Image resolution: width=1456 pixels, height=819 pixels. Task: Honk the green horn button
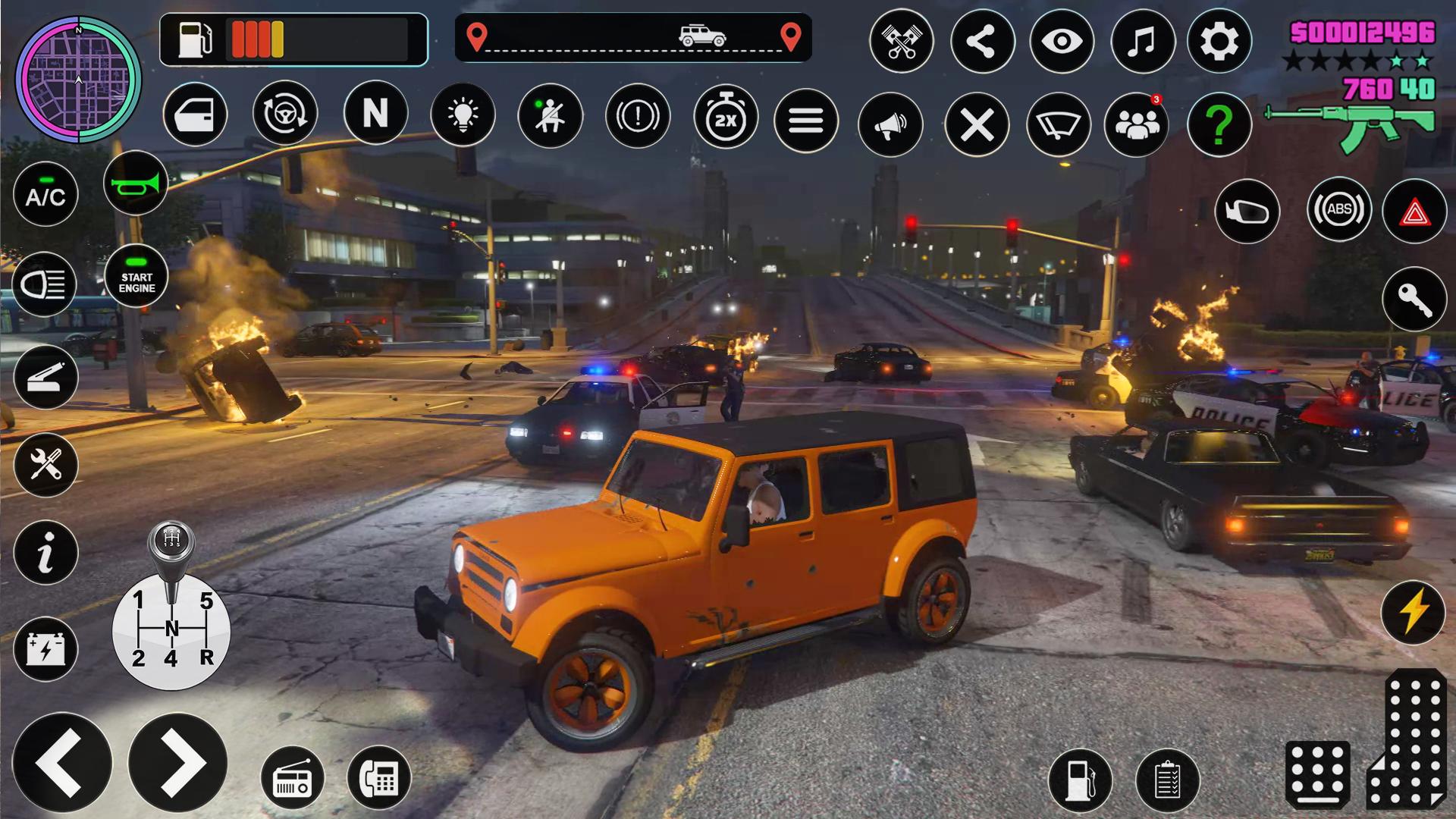tap(136, 183)
